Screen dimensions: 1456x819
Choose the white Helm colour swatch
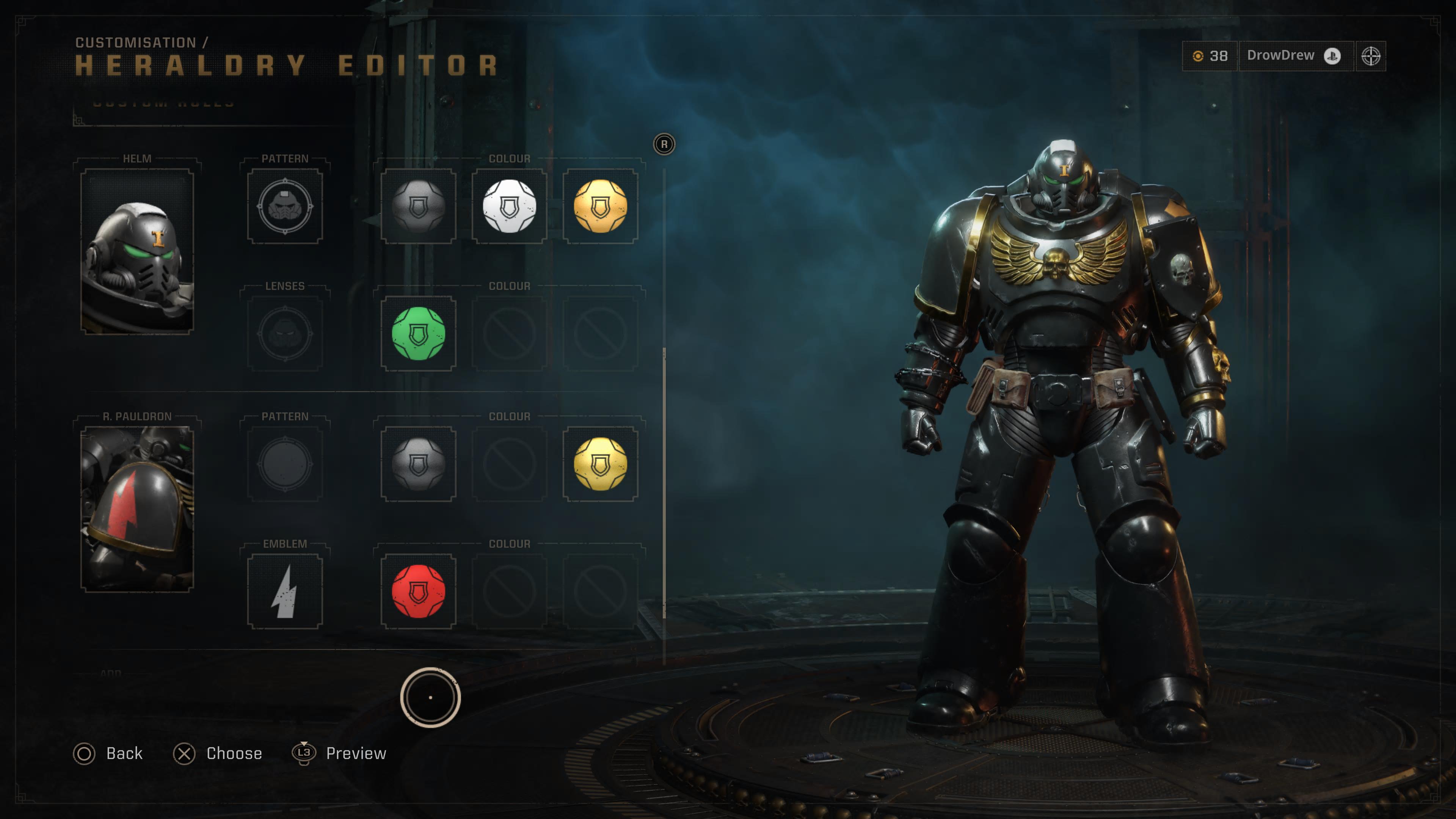(509, 206)
